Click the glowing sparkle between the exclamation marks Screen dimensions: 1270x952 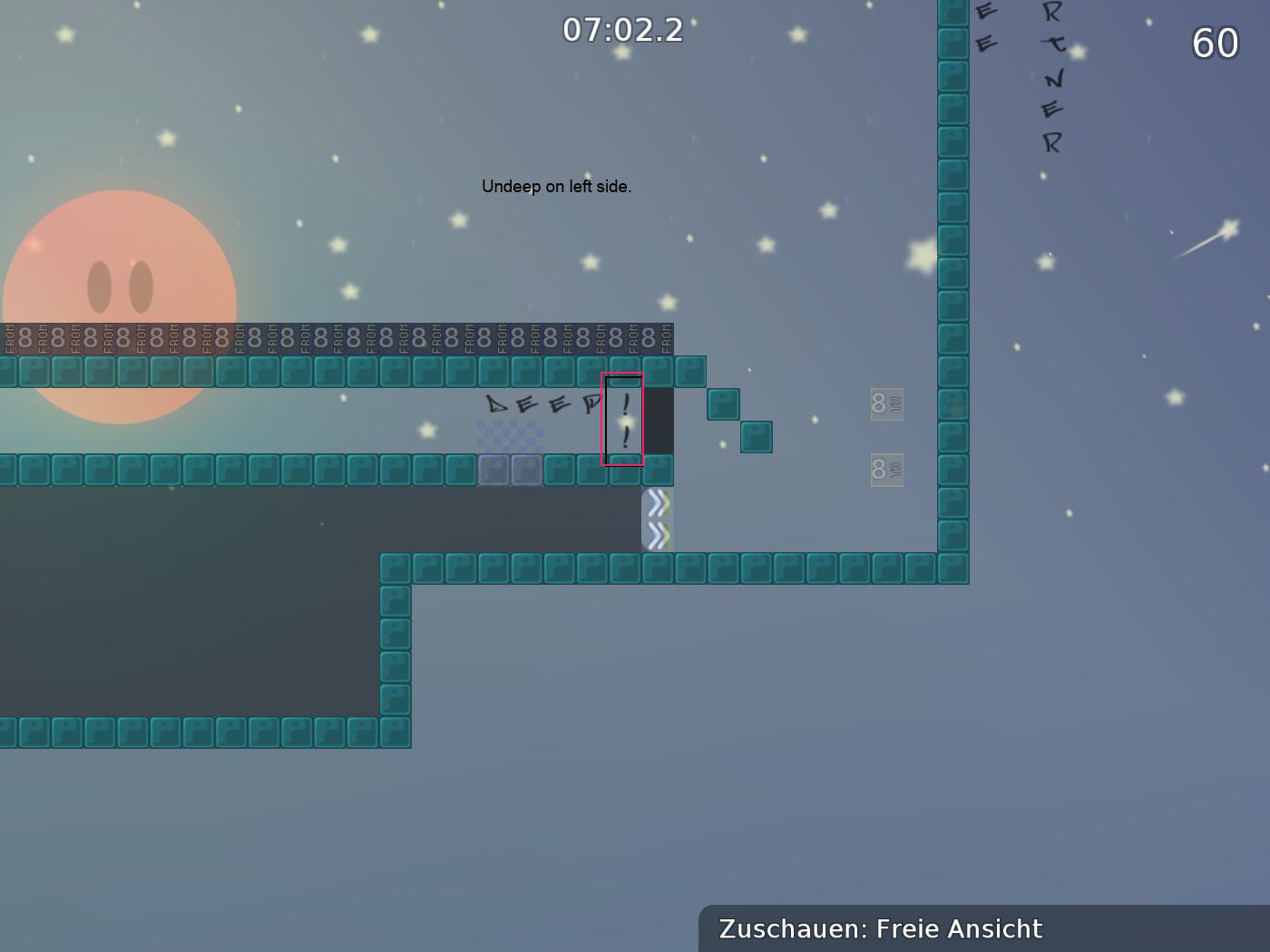pos(625,423)
